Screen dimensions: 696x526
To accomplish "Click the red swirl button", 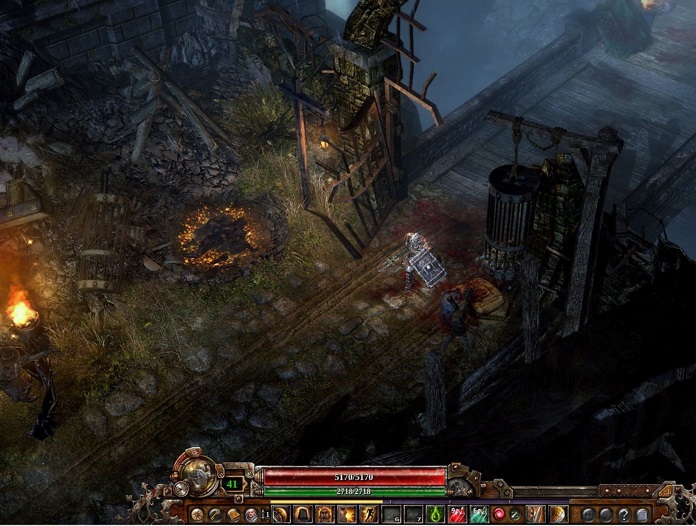I will [x=499, y=514].
